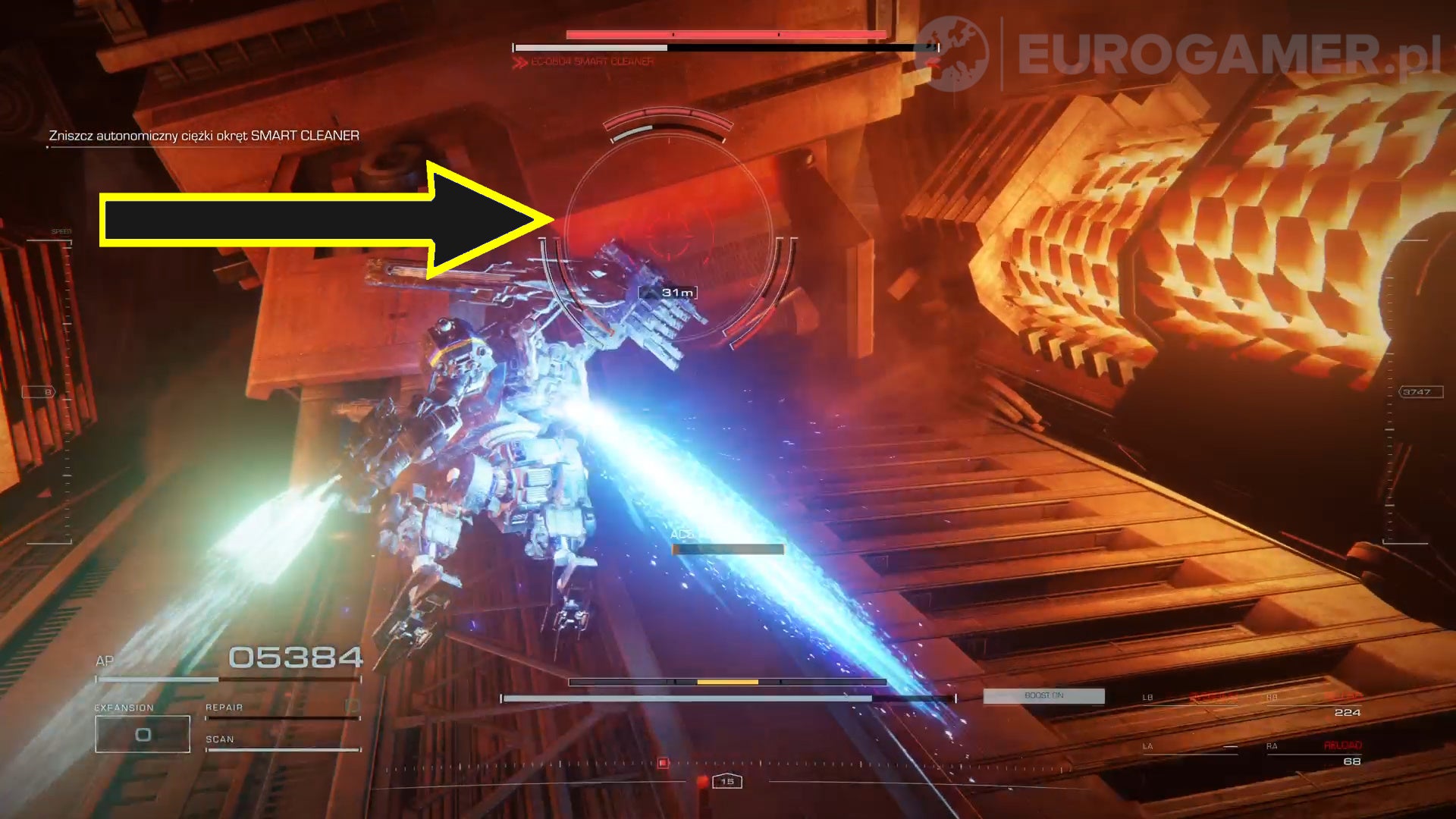Click the mission objective text about SMART CLEANER
This screenshot has height=819, width=1456.
point(204,135)
